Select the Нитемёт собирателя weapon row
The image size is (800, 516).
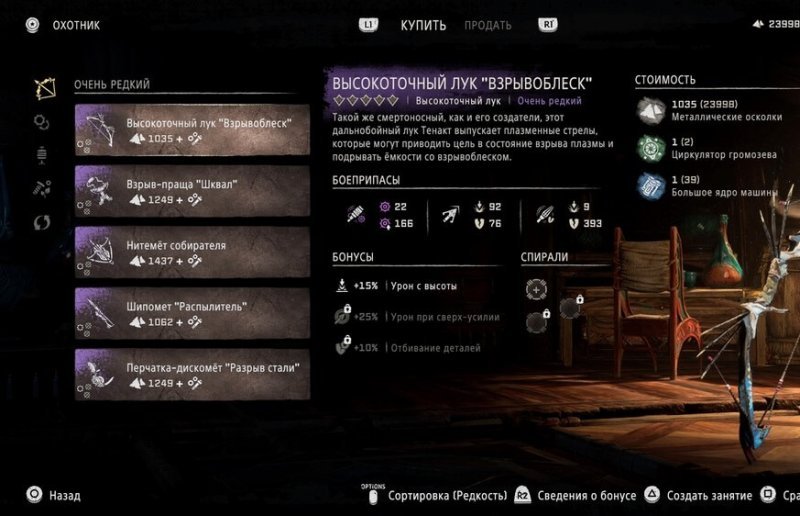click(192, 253)
